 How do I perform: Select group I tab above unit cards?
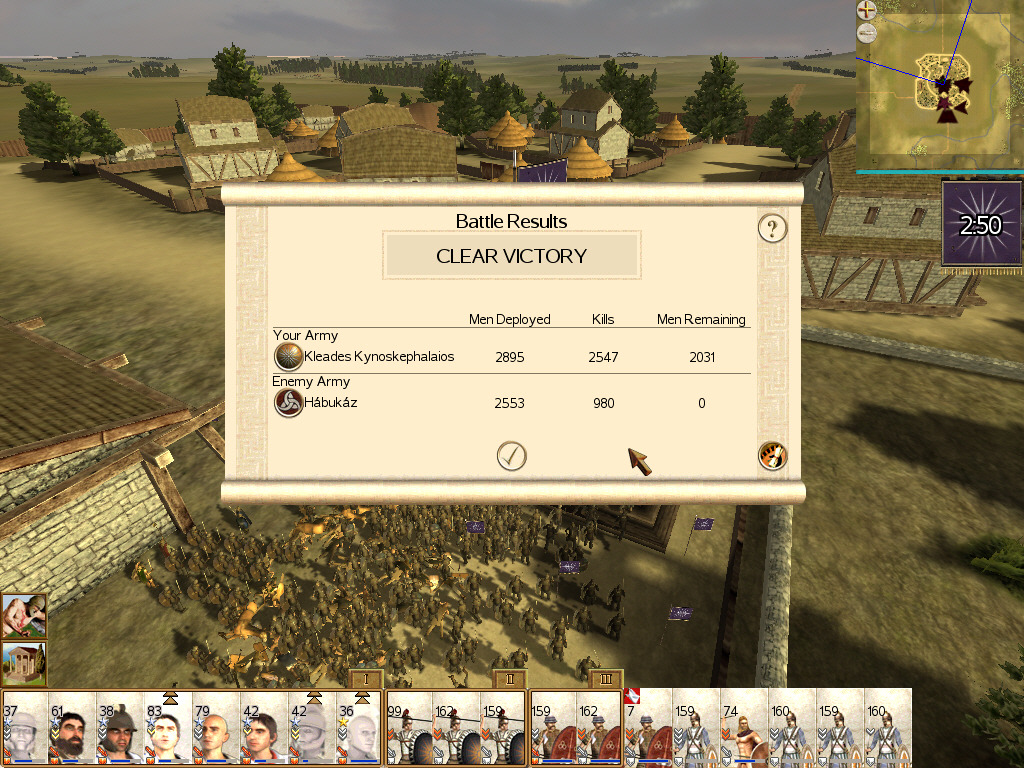coord(366,680)
